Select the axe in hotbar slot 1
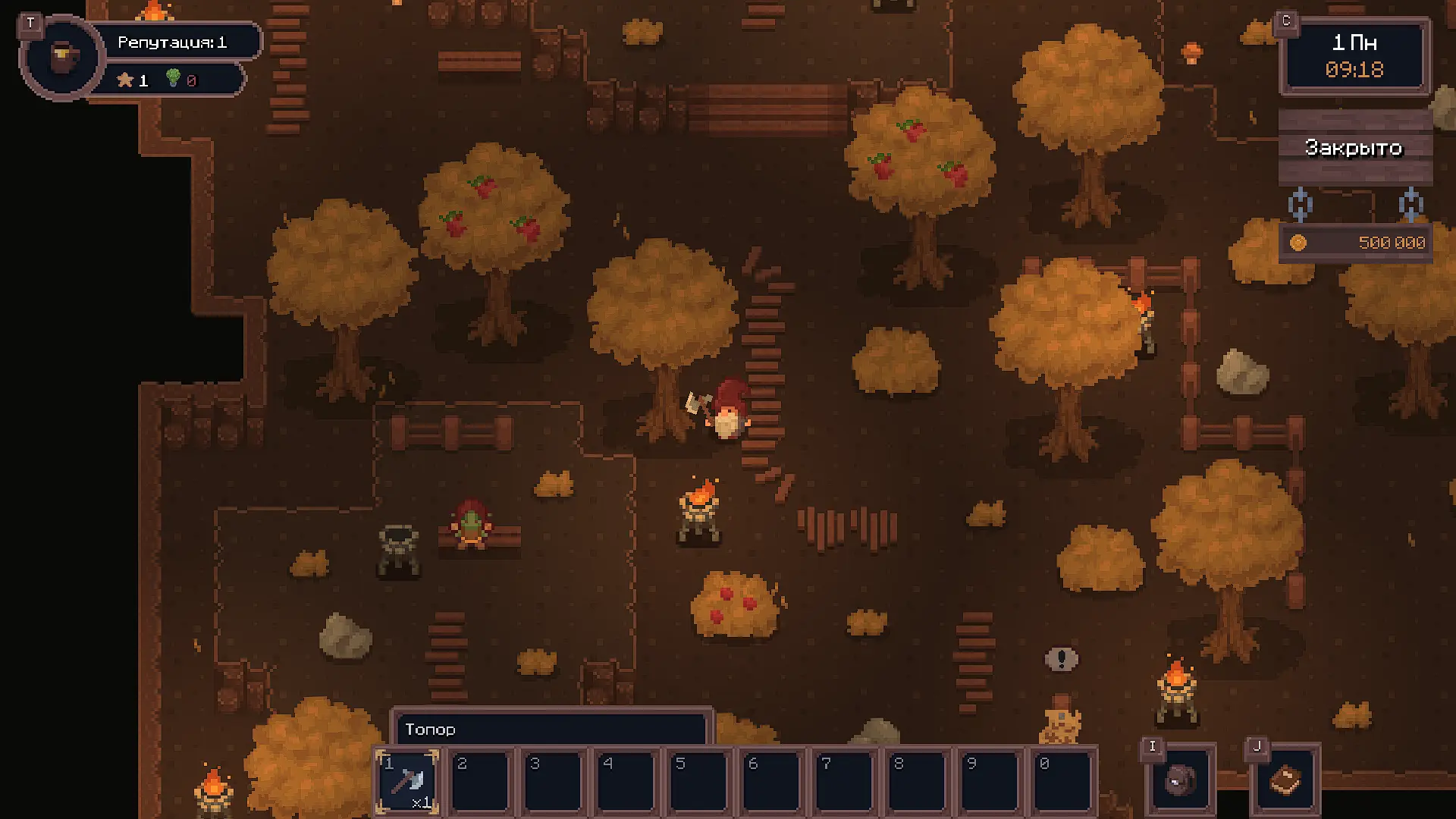This screenshot has height=819, width=1456. click(408, 781)
